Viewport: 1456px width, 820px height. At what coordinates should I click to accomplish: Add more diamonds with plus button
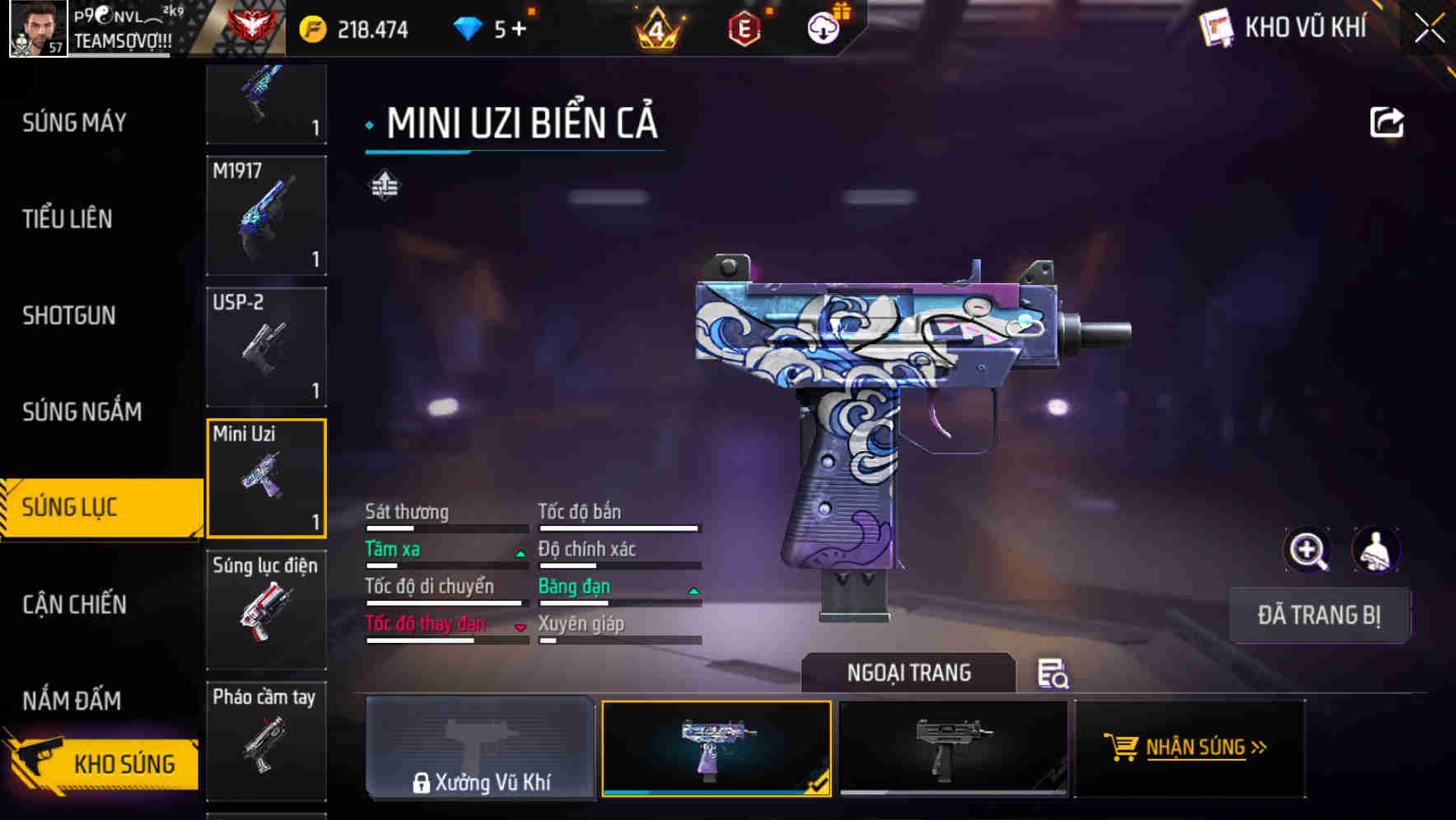click(519, 30)
